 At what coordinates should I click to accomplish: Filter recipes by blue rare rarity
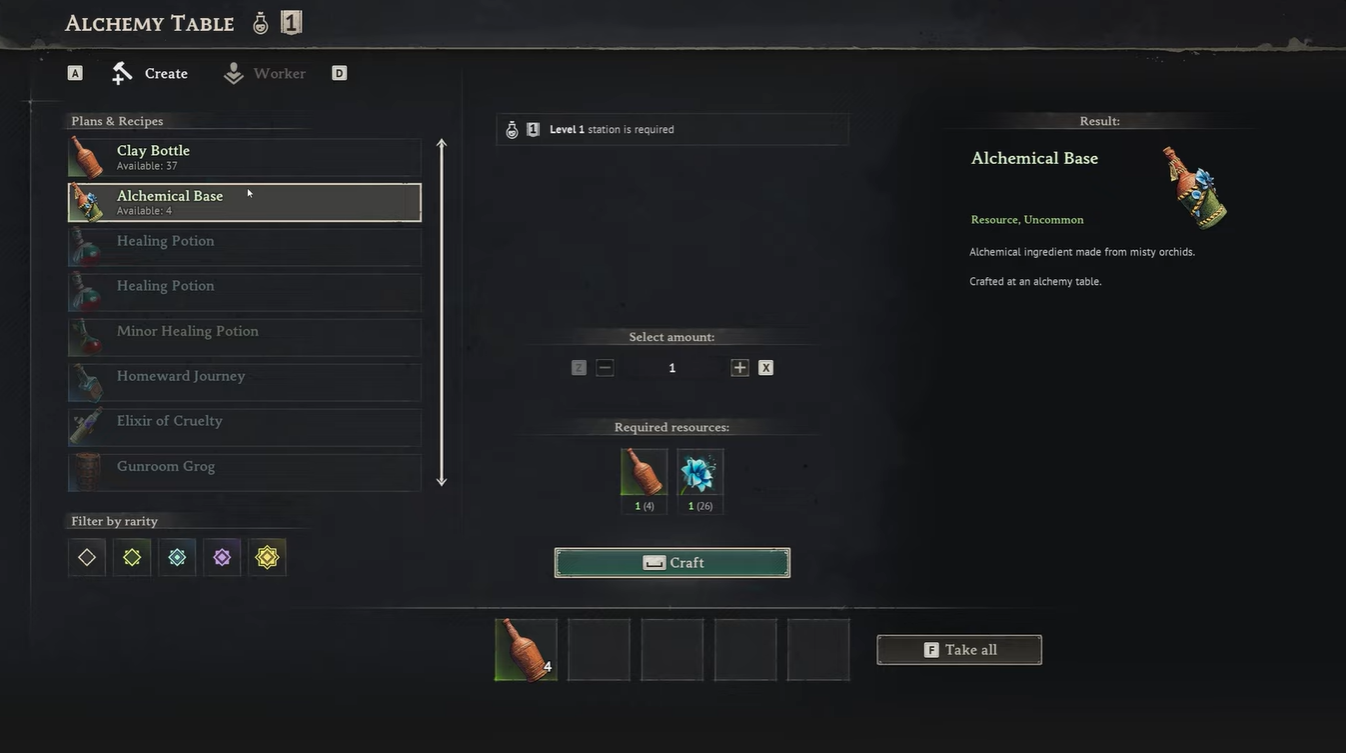(177, 557)
